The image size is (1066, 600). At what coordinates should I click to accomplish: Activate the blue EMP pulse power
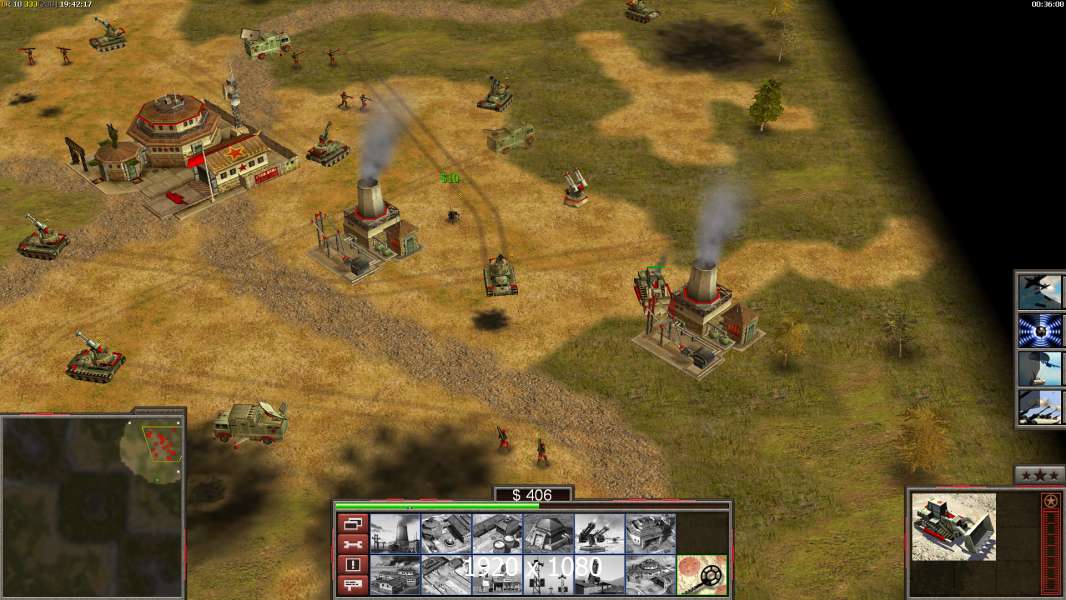pos(1040,330)
